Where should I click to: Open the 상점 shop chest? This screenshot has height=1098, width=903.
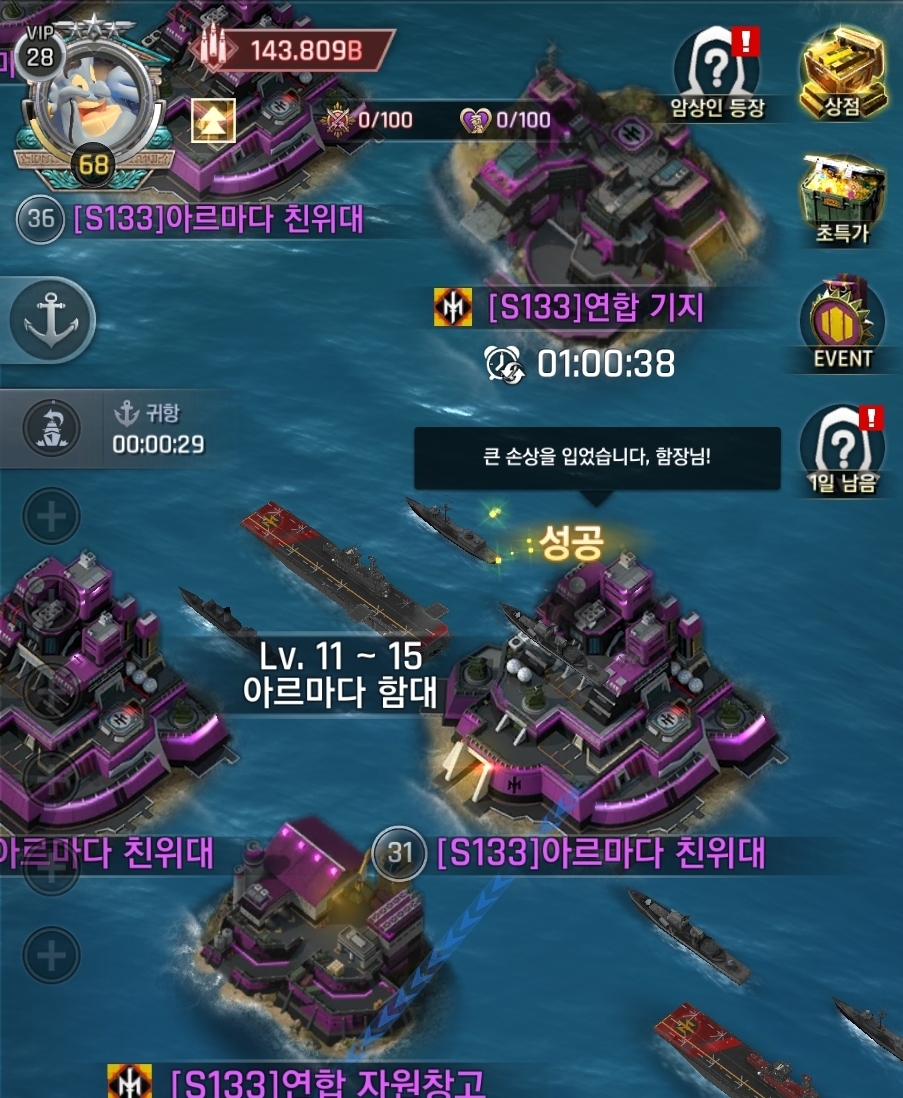pyautogui.click(x=845, y=70)
